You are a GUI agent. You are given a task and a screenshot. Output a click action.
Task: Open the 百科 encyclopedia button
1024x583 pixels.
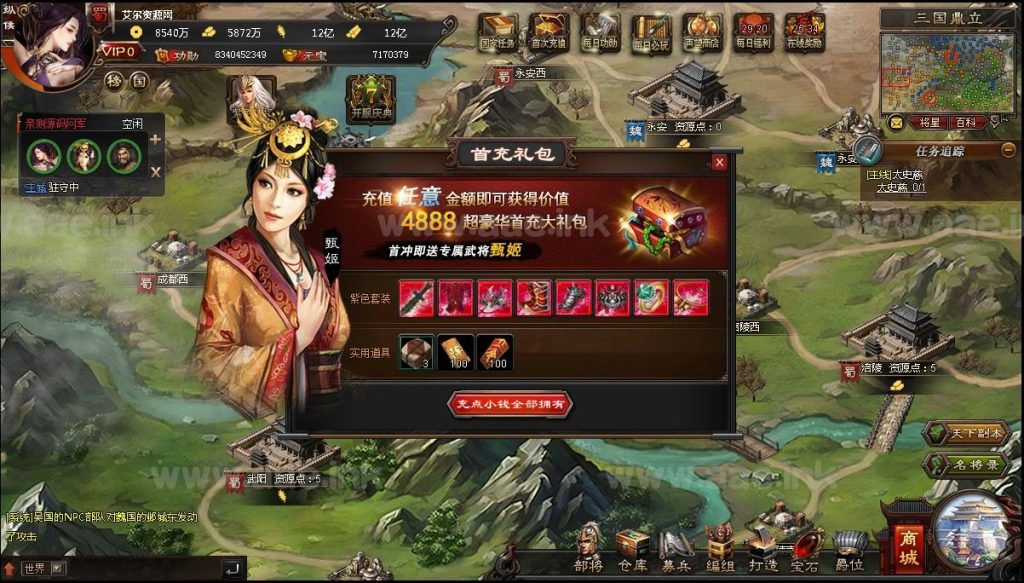click(x=966, y=123)
